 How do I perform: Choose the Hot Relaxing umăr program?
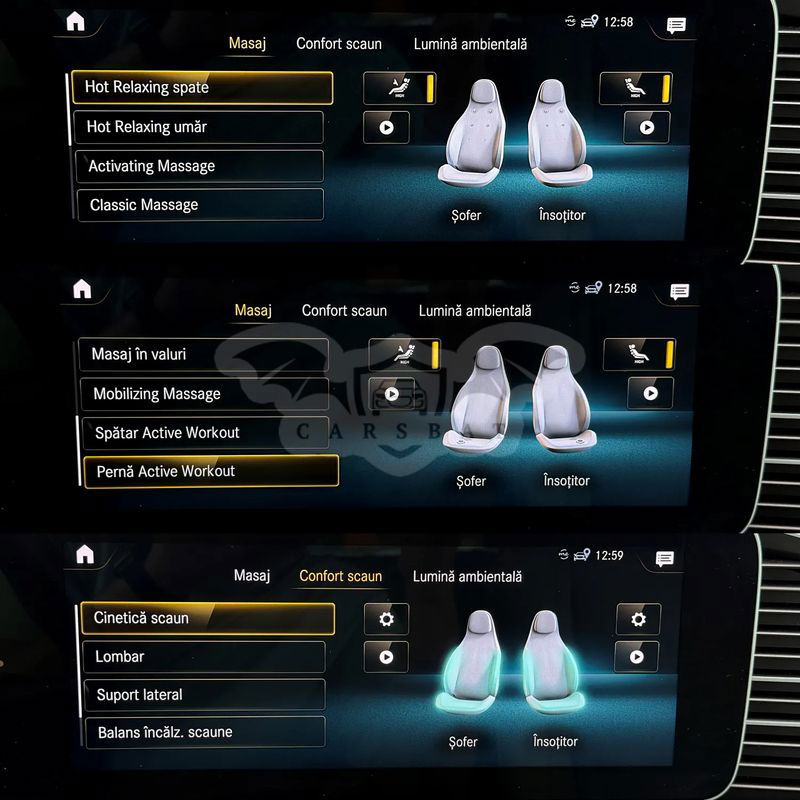click(x=199, y=127)
